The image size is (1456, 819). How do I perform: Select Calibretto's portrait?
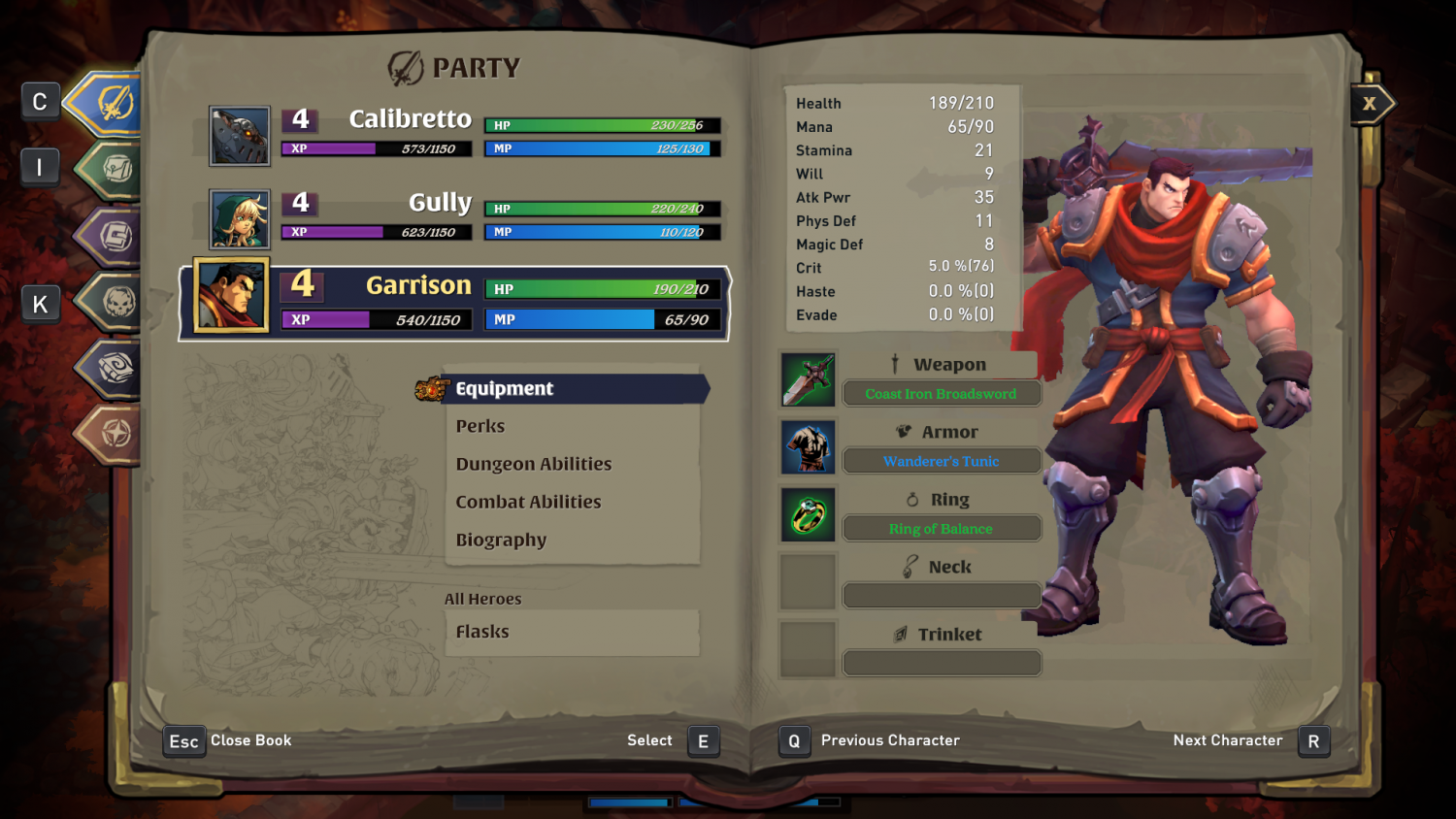[239, 135]
